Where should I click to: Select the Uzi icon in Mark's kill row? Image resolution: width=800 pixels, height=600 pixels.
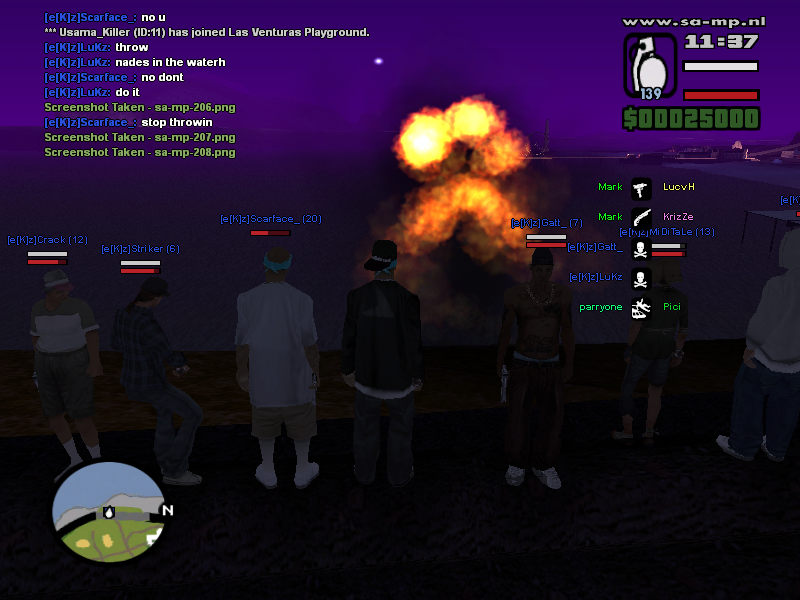point(641,187)
